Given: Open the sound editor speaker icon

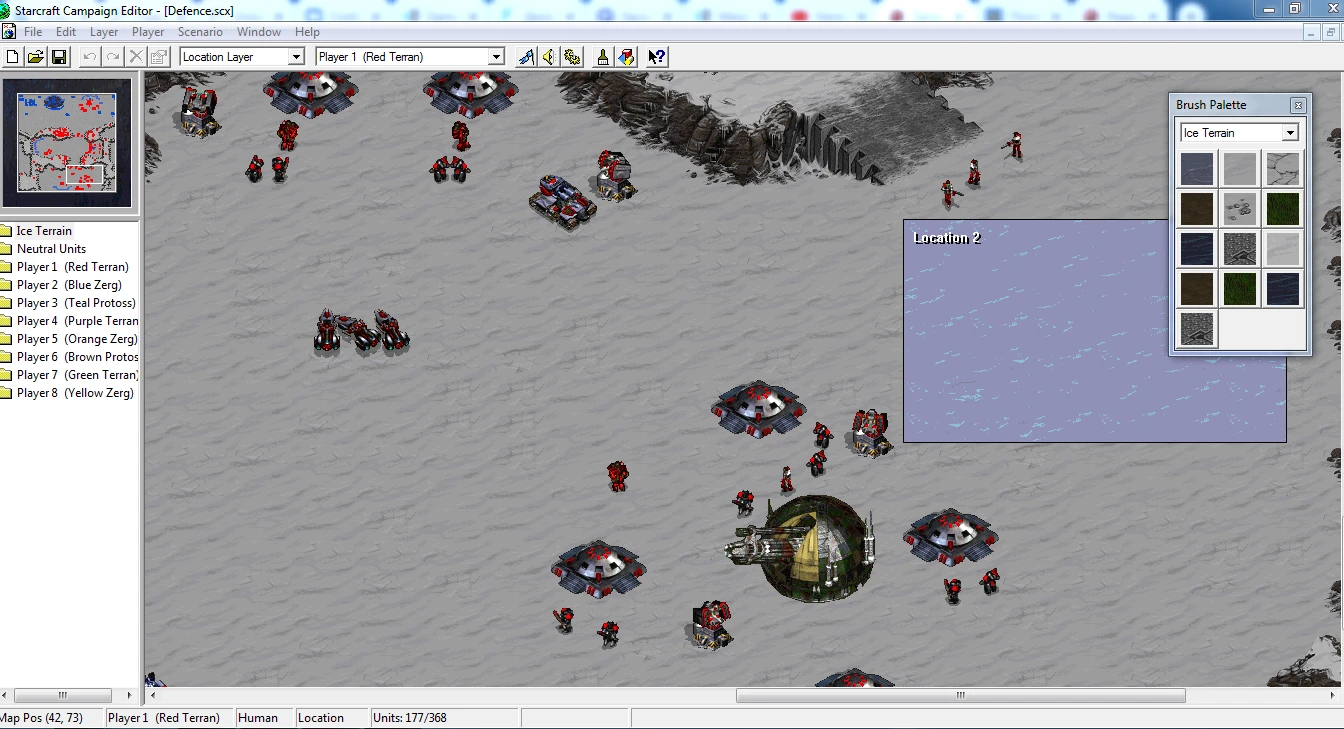Looking at the screenshot, I should click(x=548, y=57).
